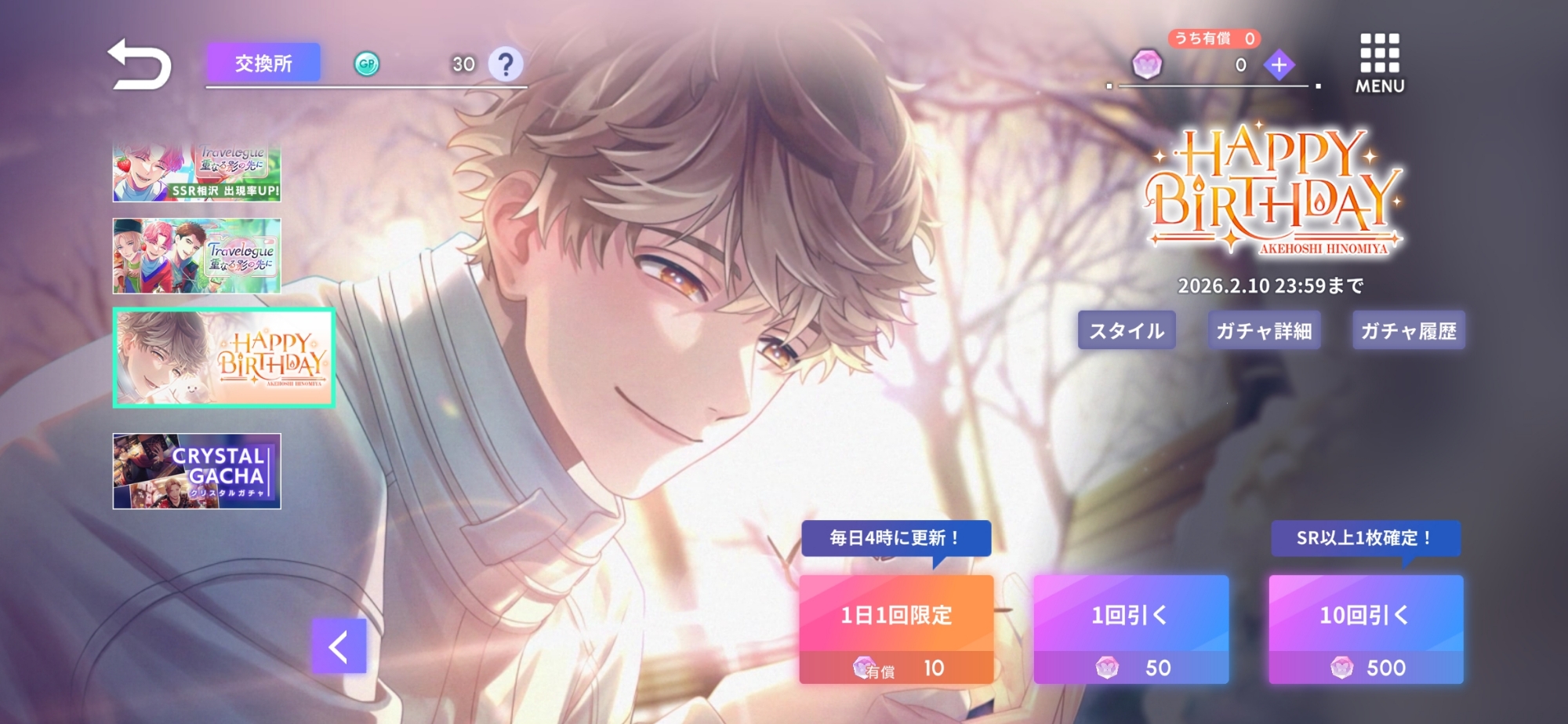Select the SSR rate-up Travelogue banner

[x=197, y=173]
